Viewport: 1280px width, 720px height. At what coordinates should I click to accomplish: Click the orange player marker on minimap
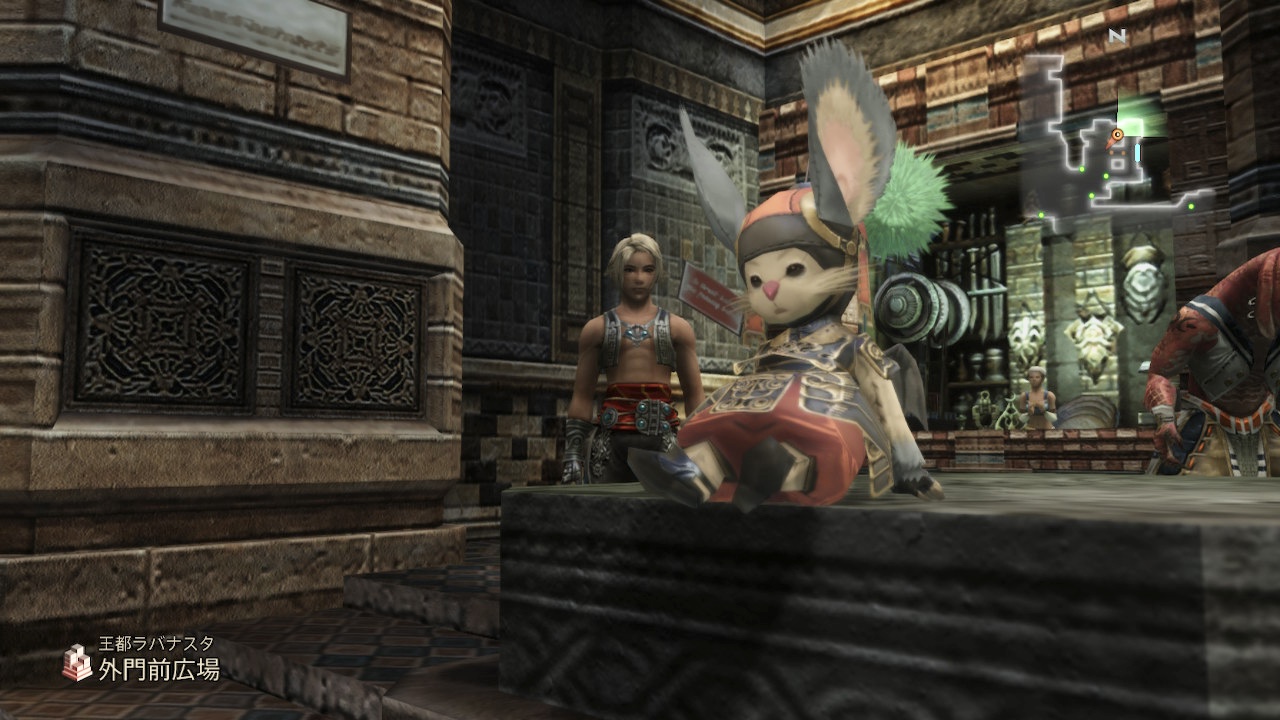(x=1117, y=133)
